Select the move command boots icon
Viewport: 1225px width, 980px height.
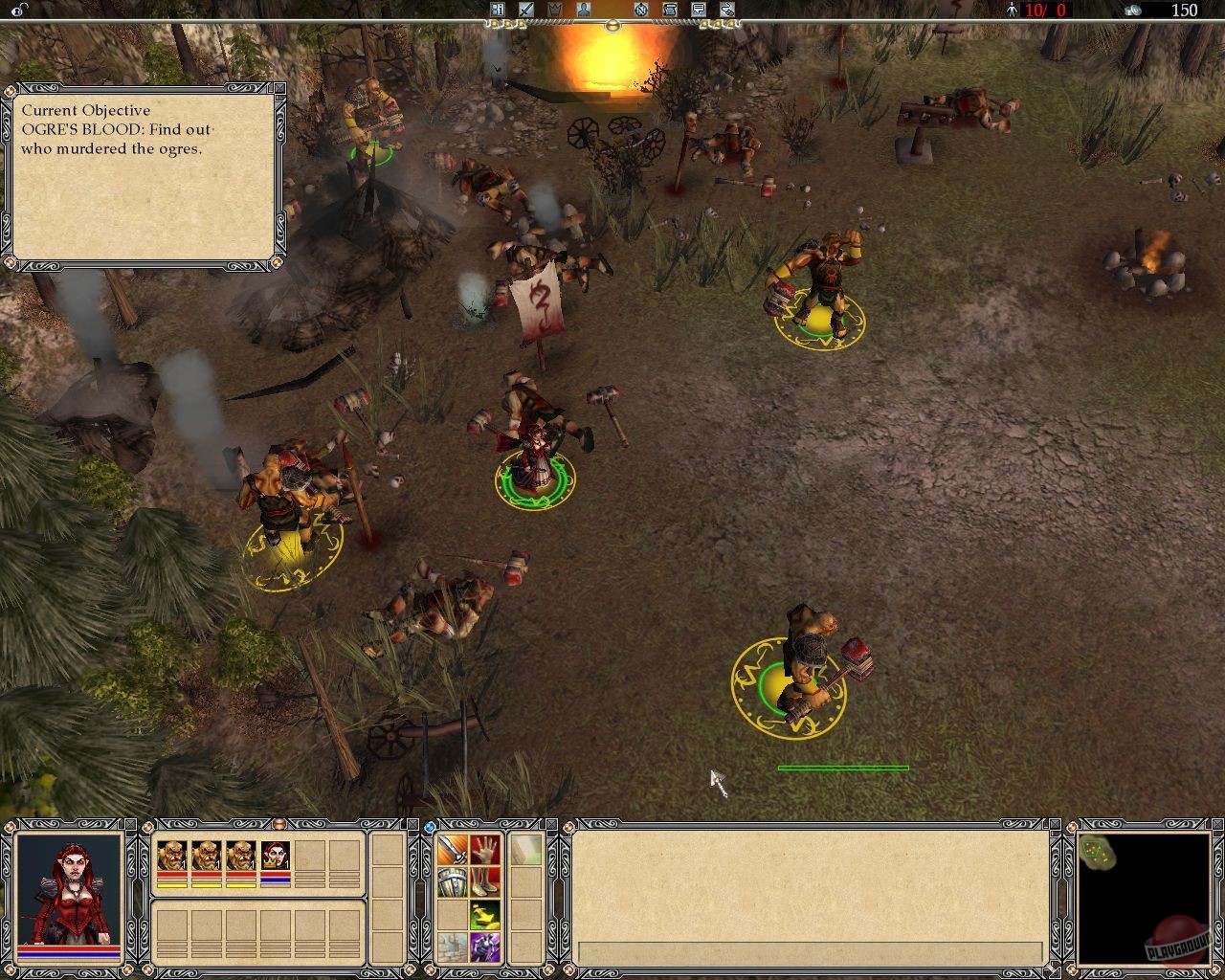tap(486, 883)
